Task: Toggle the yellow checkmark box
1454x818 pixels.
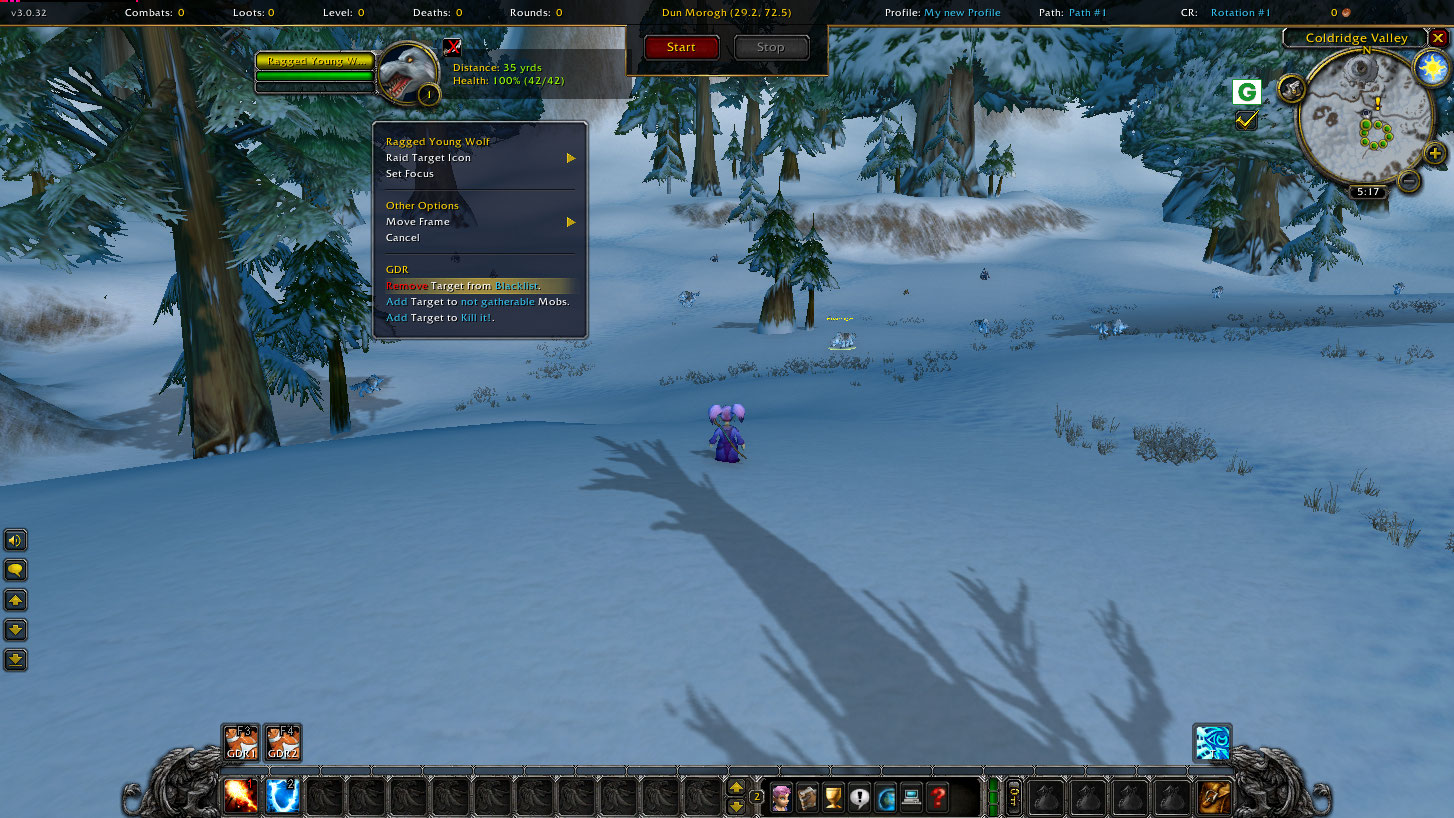Action: (1246, 120)
